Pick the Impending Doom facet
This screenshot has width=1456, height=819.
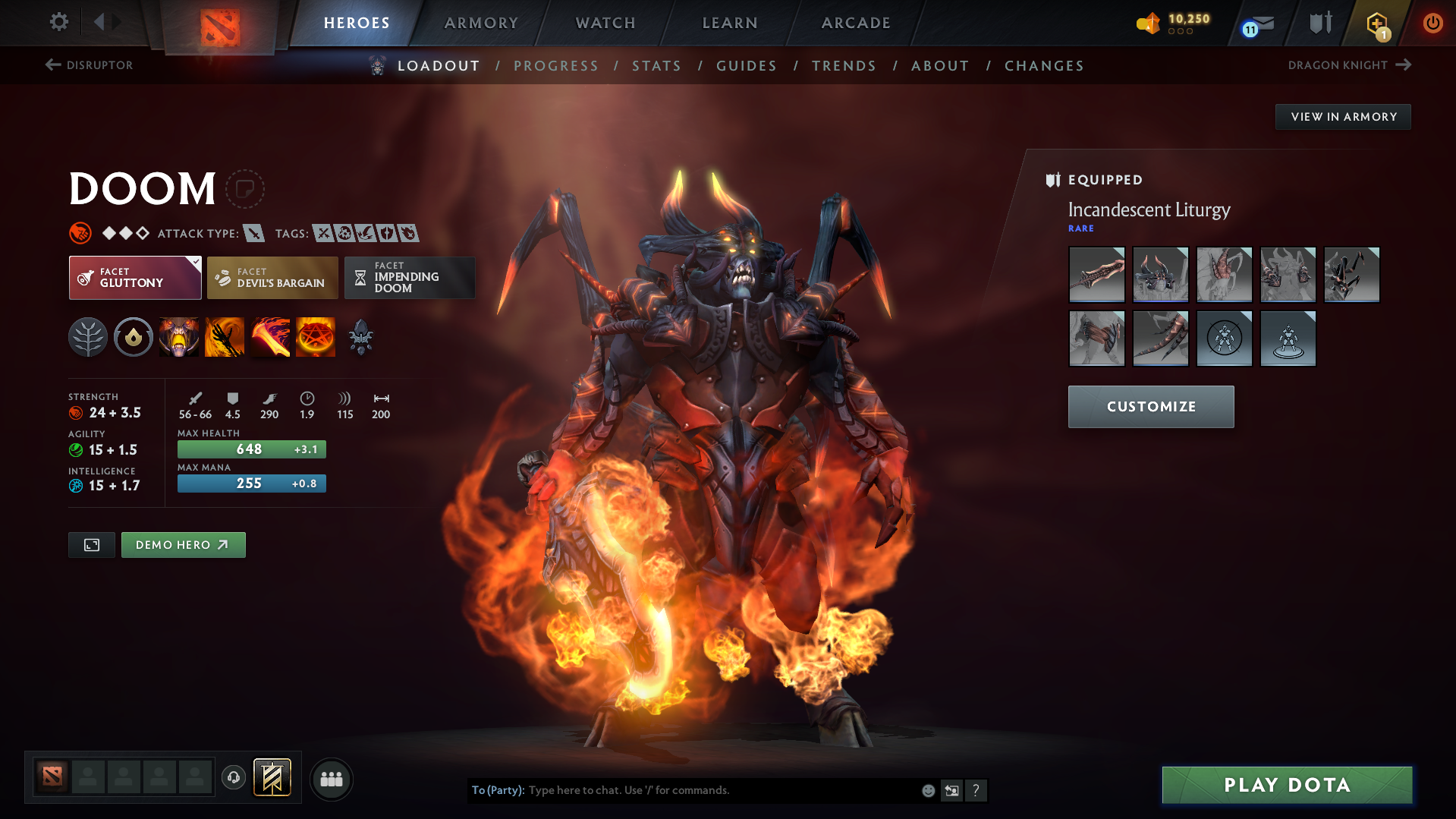pos(410,278)
